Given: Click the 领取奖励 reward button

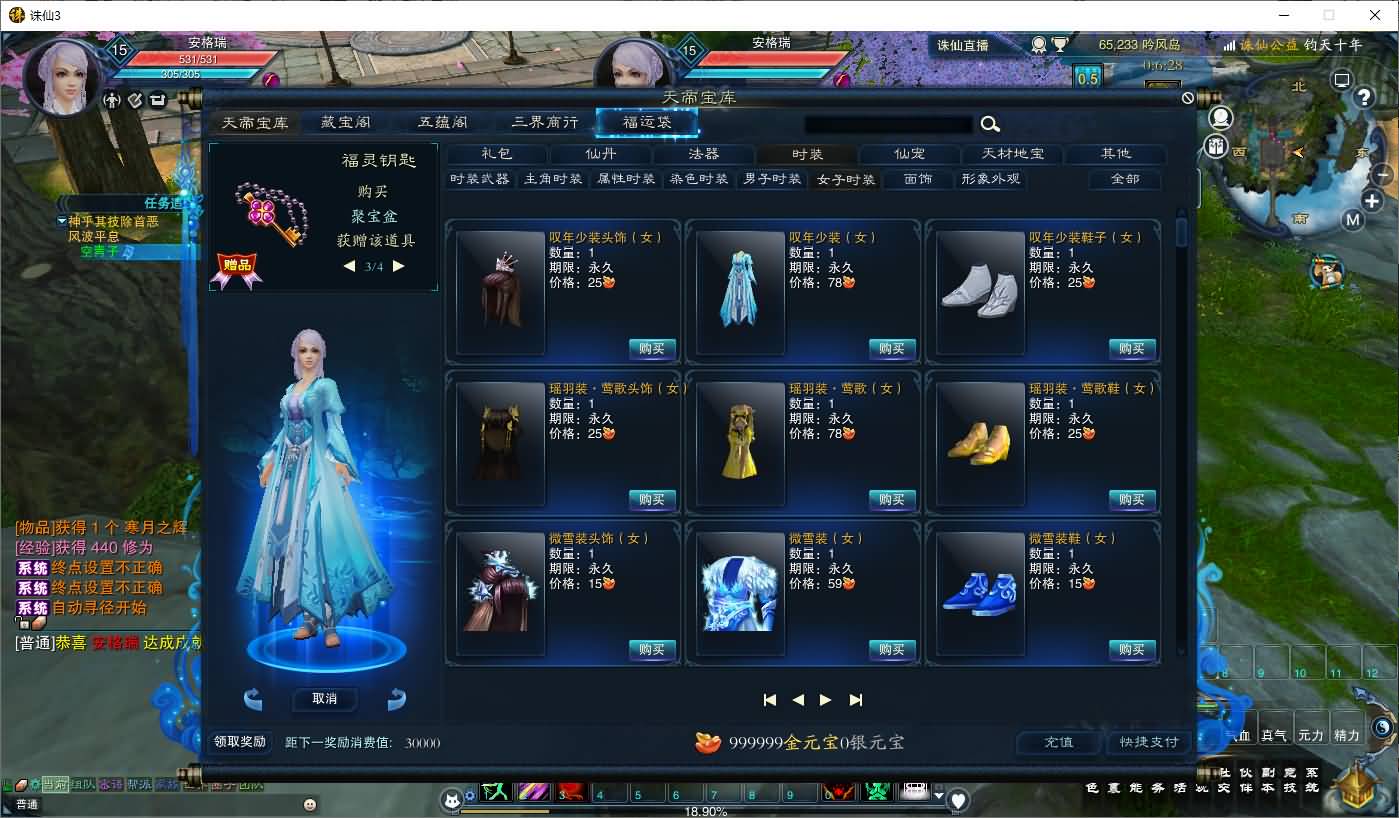Looking at the screenshot, I should pos(239,743).
